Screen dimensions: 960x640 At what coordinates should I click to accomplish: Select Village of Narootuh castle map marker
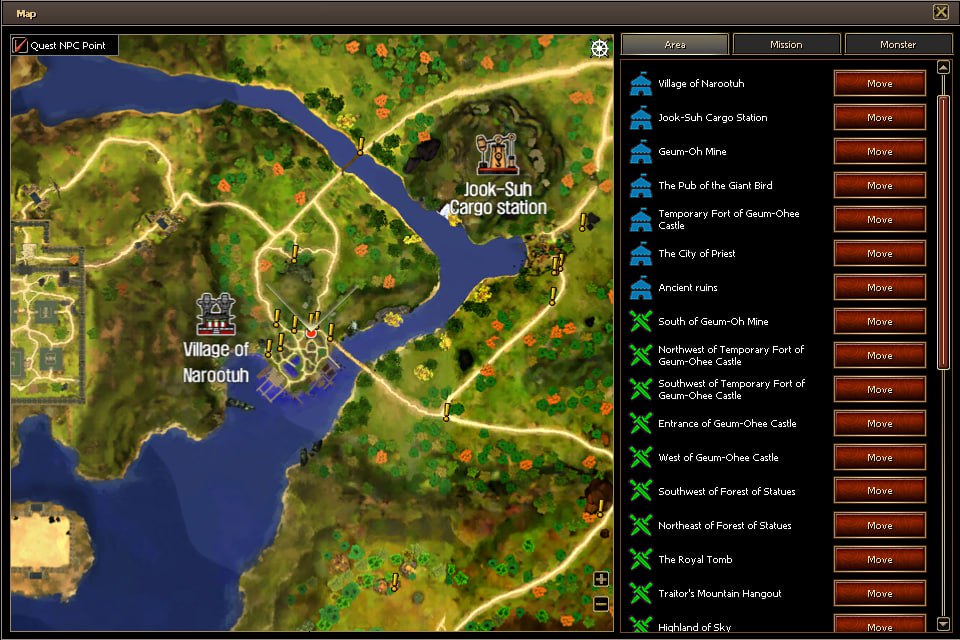coord(215,314)
